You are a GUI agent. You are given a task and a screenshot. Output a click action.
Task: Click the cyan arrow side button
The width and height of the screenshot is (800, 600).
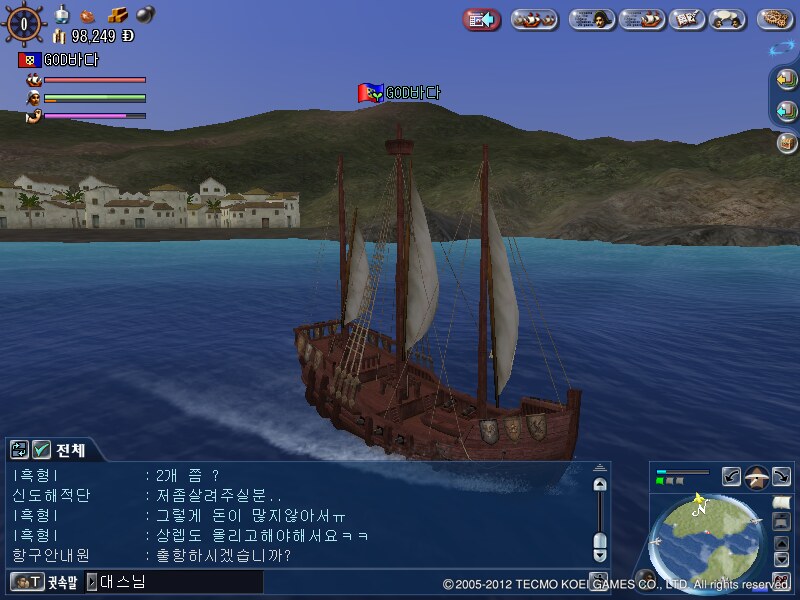click(787, 110)
